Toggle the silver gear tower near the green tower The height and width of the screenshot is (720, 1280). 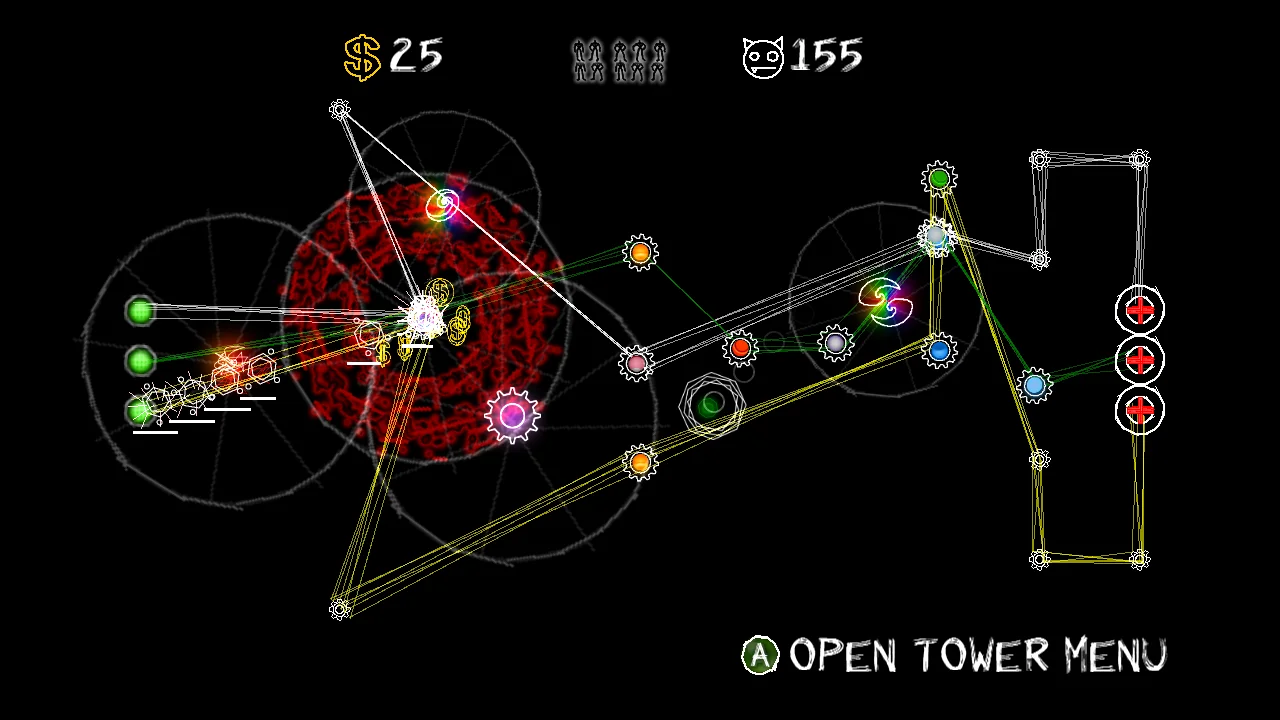point(936,237)
